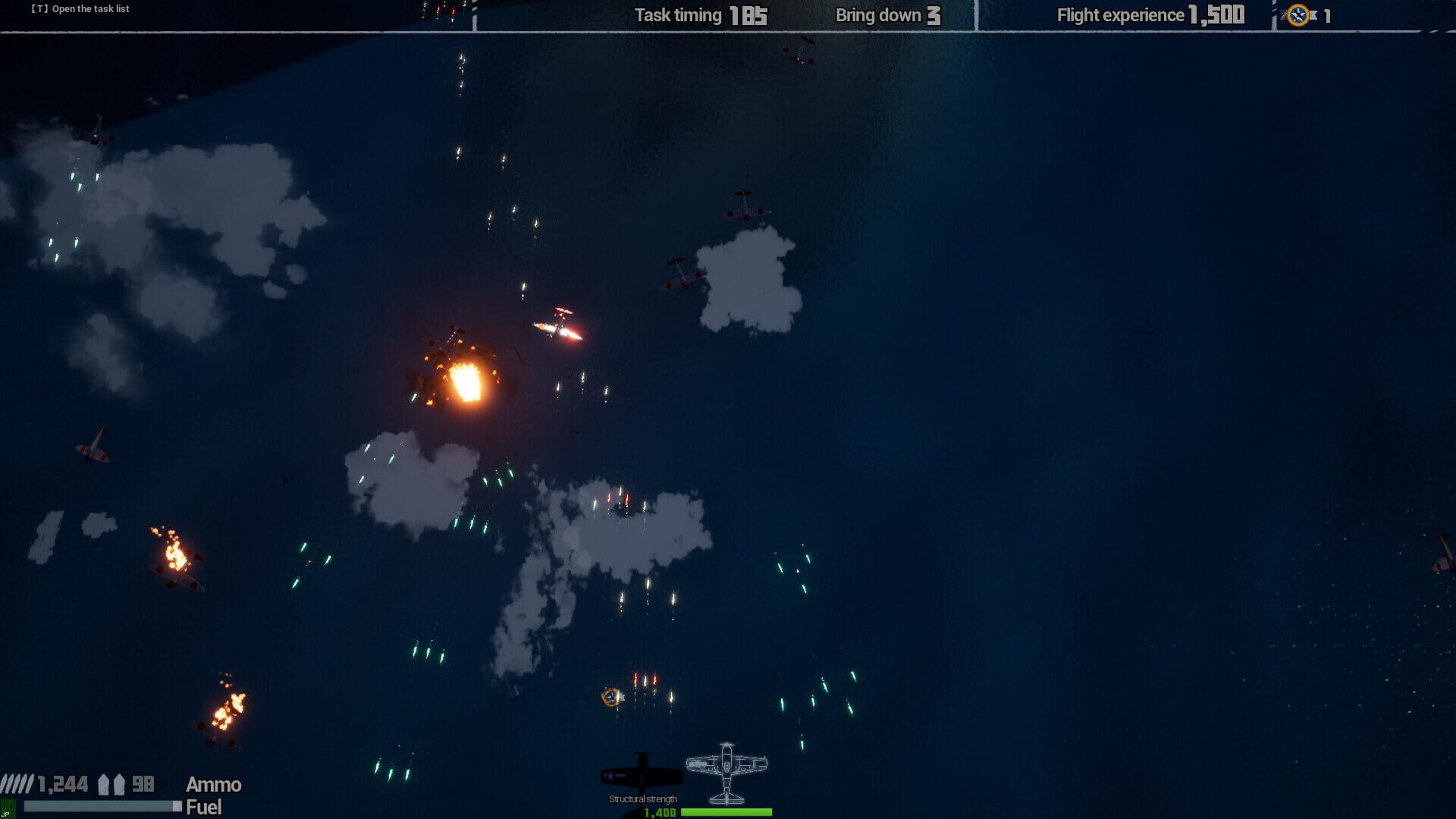Click the 1,400 structural strength value
Viewport: 1456px width, 819px height.
coord(660,812)
